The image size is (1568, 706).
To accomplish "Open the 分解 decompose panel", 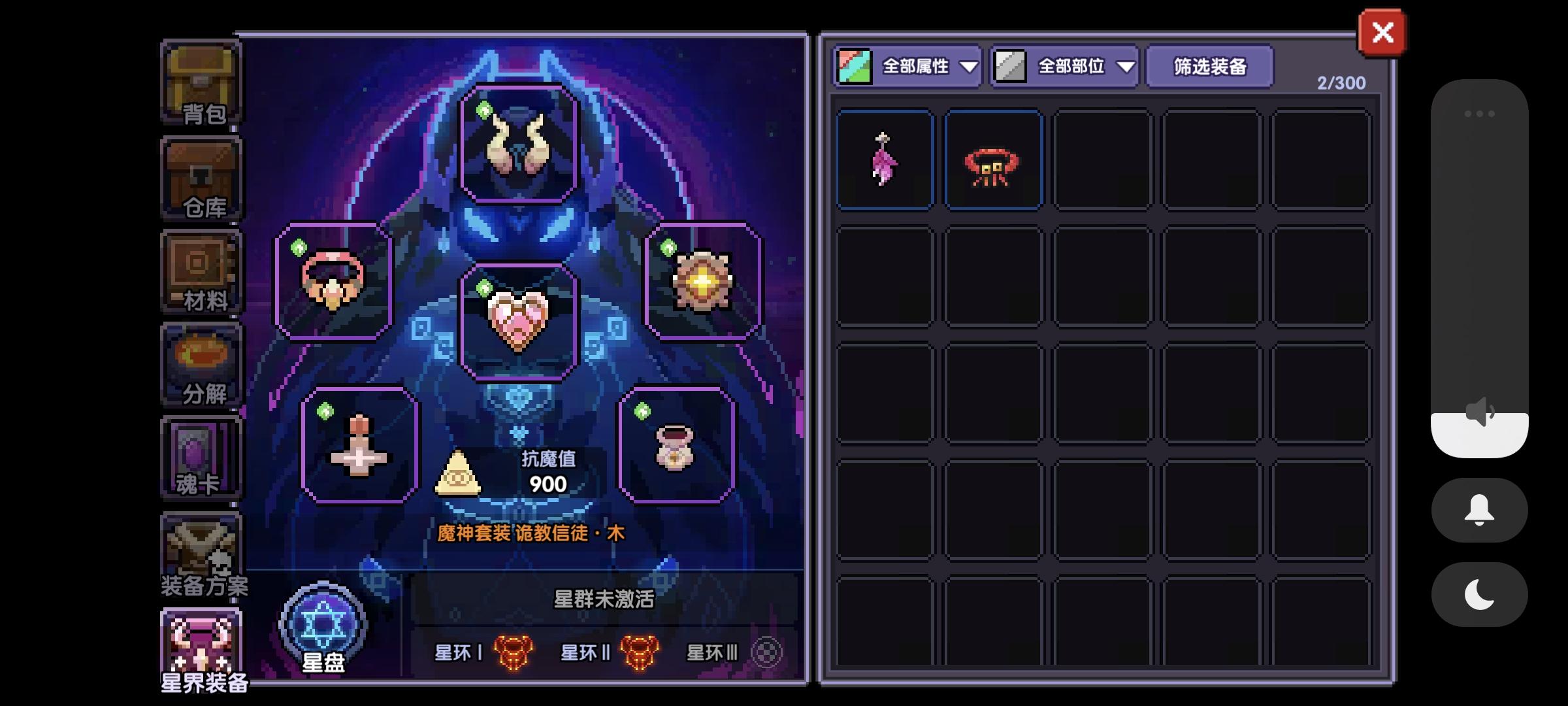I will click(x=201, y=364).
